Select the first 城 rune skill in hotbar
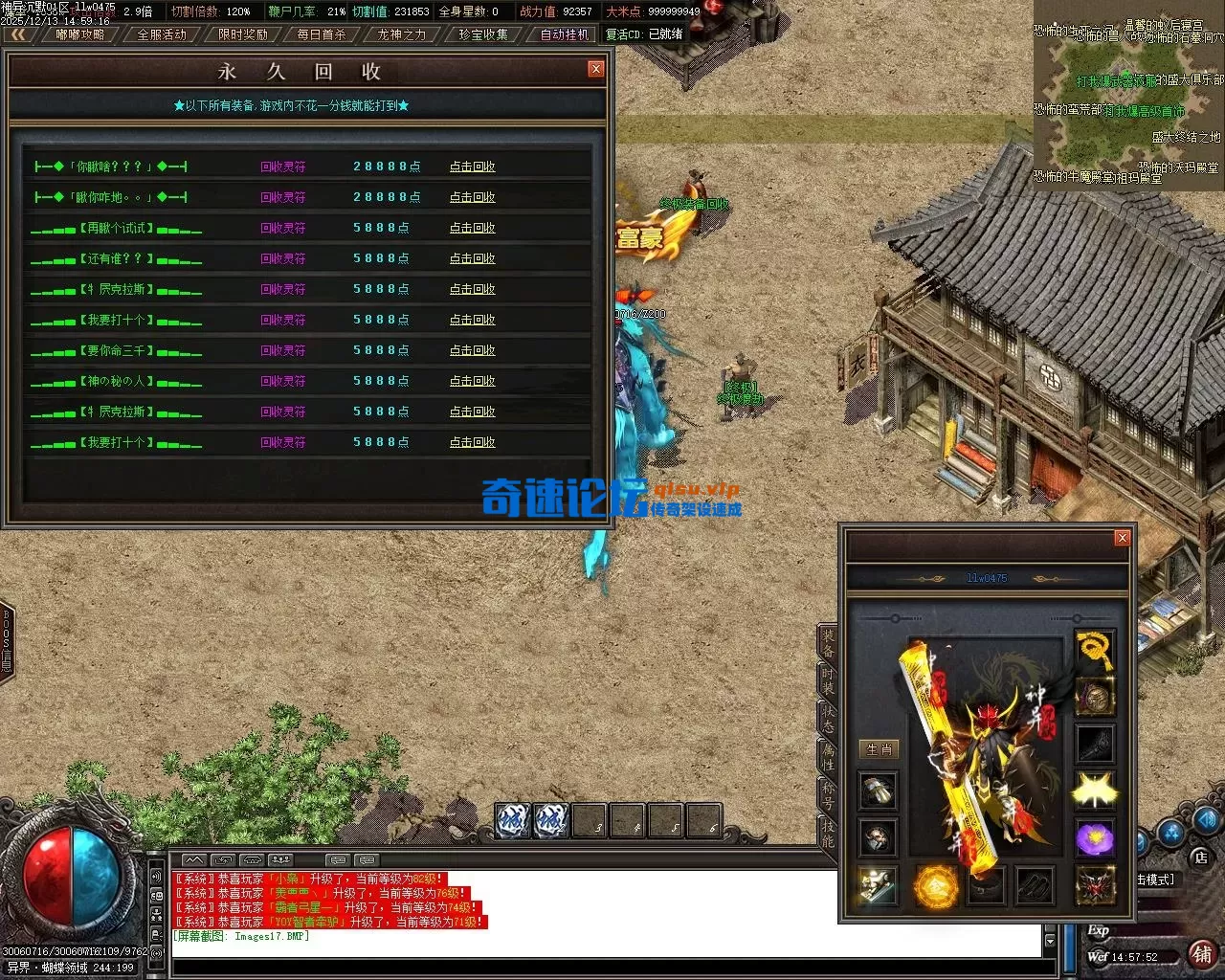 point(512,821)
